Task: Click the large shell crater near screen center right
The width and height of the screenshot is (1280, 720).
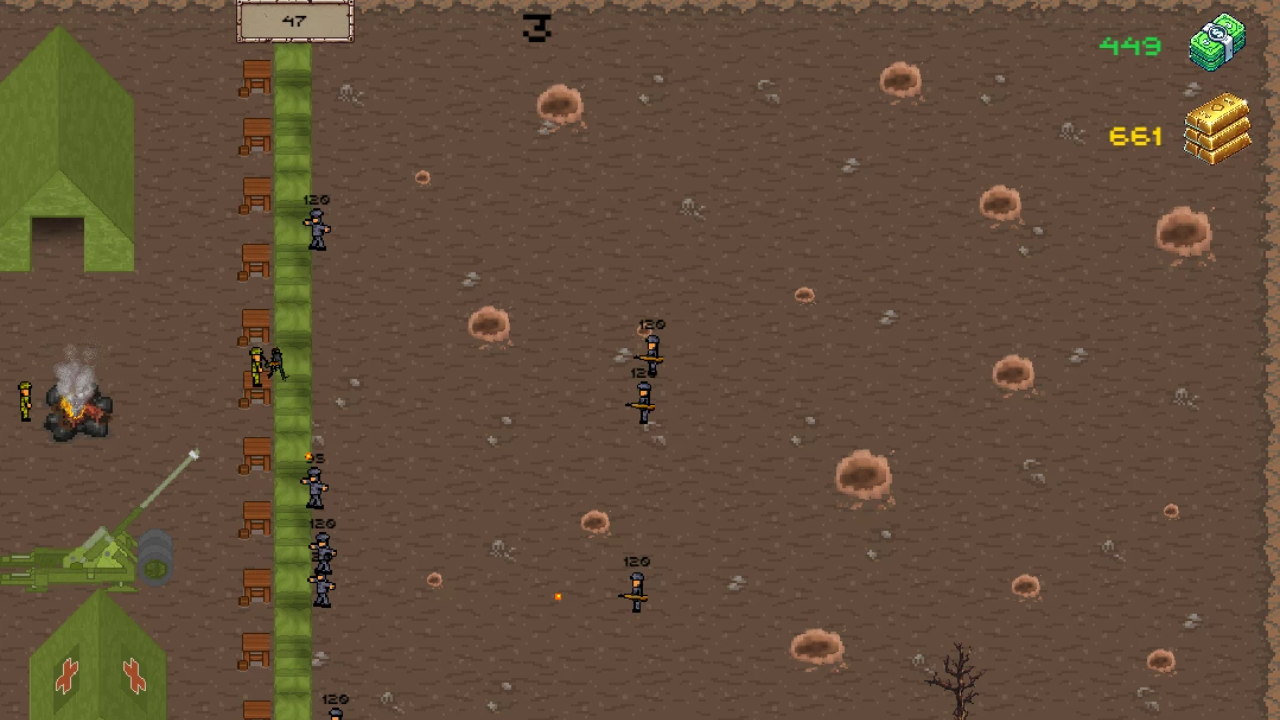Action: point(865,475)
